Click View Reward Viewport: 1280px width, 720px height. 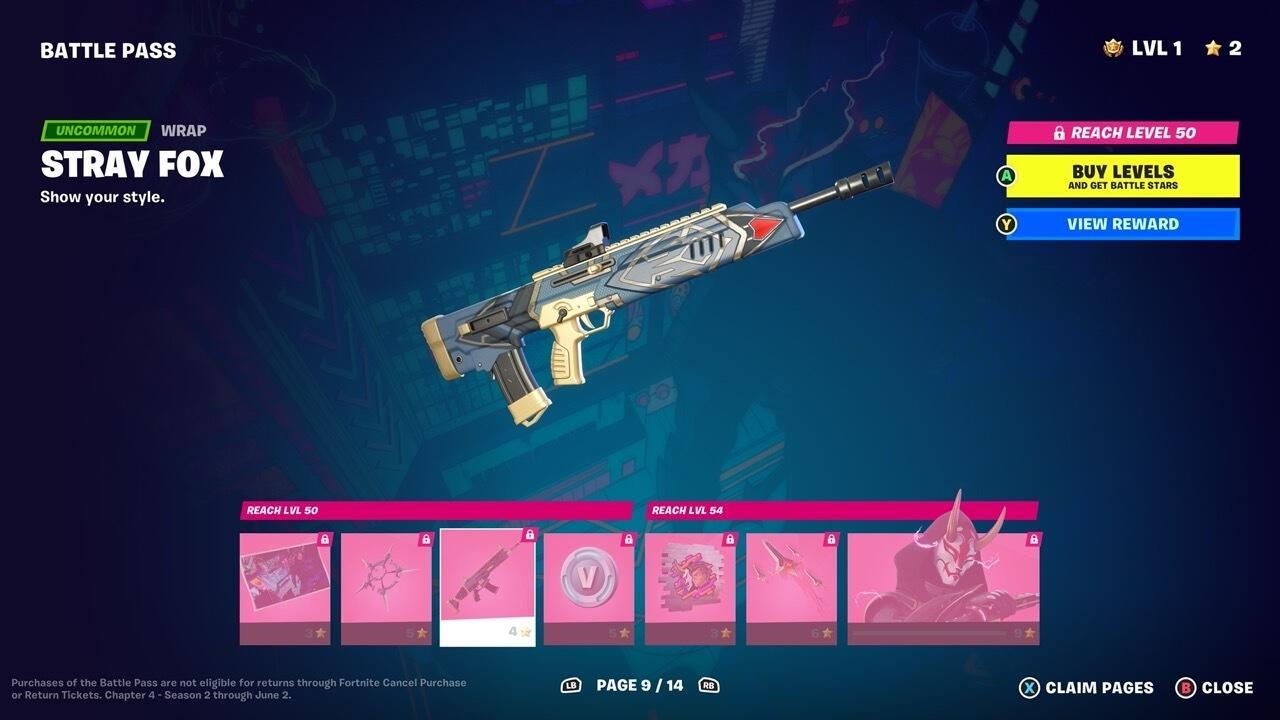[1120, 224]
